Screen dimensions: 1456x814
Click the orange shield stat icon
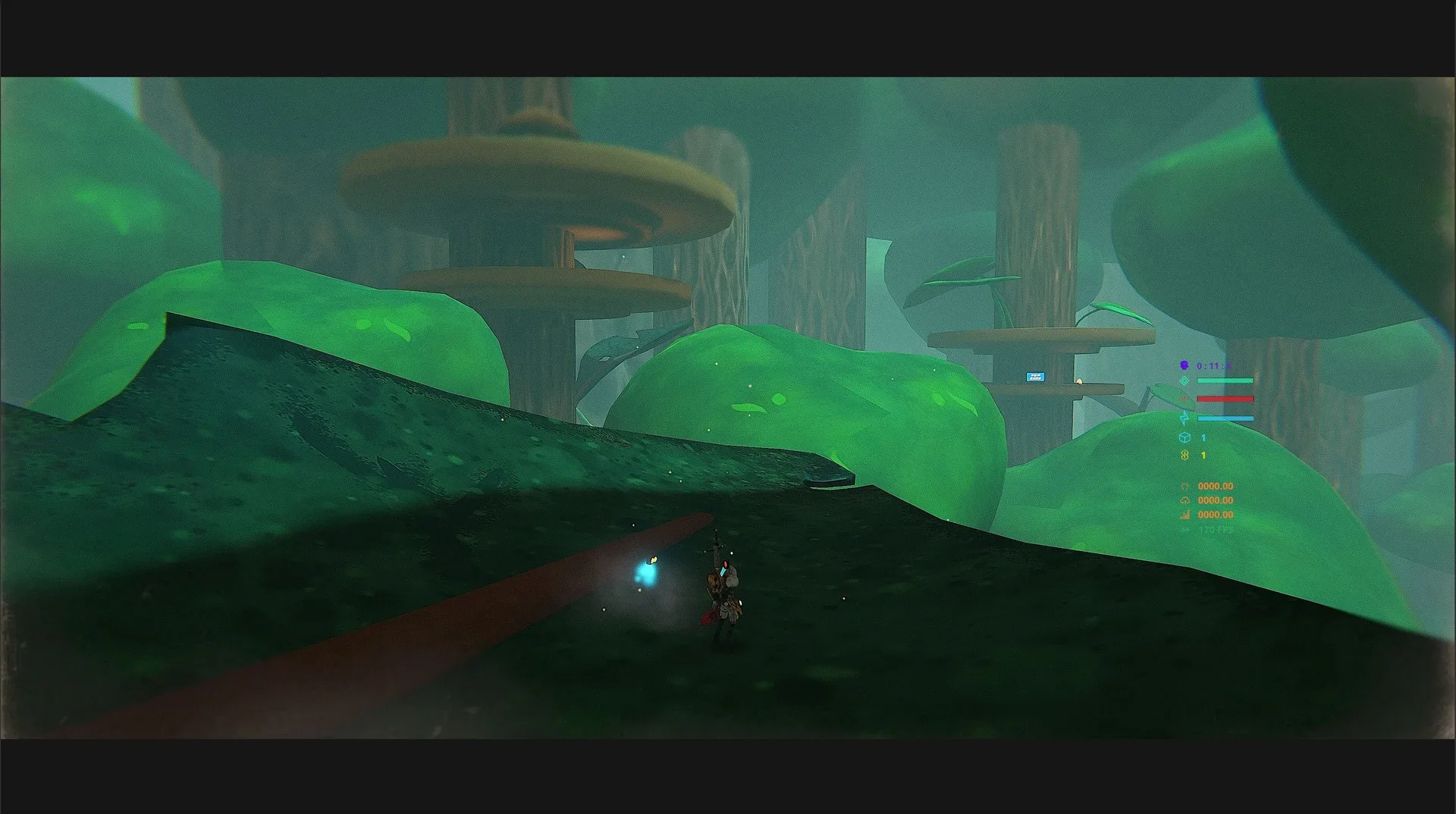point(1185,485)
